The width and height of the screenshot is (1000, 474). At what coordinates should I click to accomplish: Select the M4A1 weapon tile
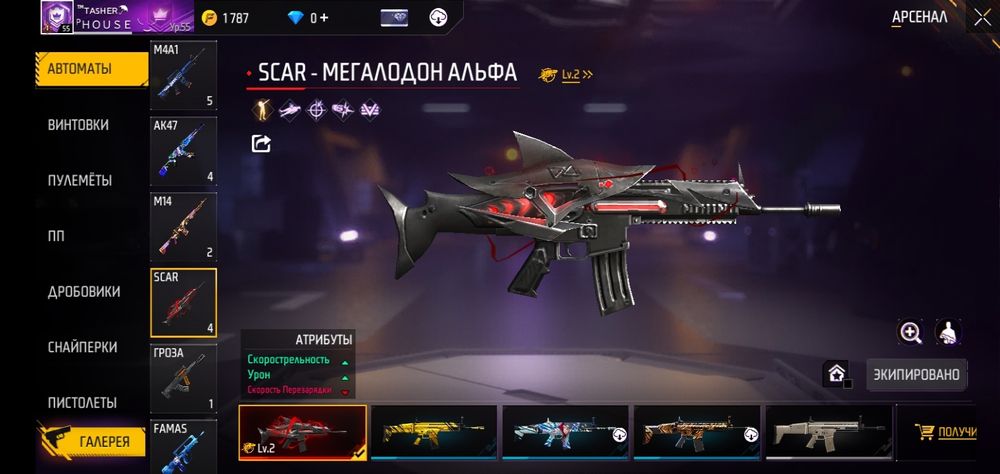(183, 76)
